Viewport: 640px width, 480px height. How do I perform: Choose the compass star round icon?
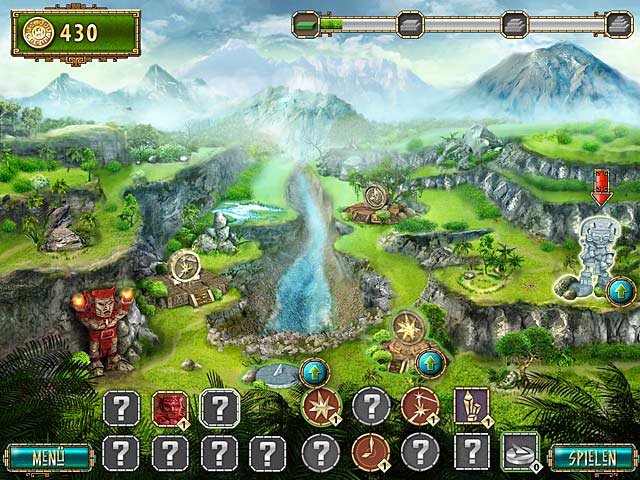click(x=322, y=406)
